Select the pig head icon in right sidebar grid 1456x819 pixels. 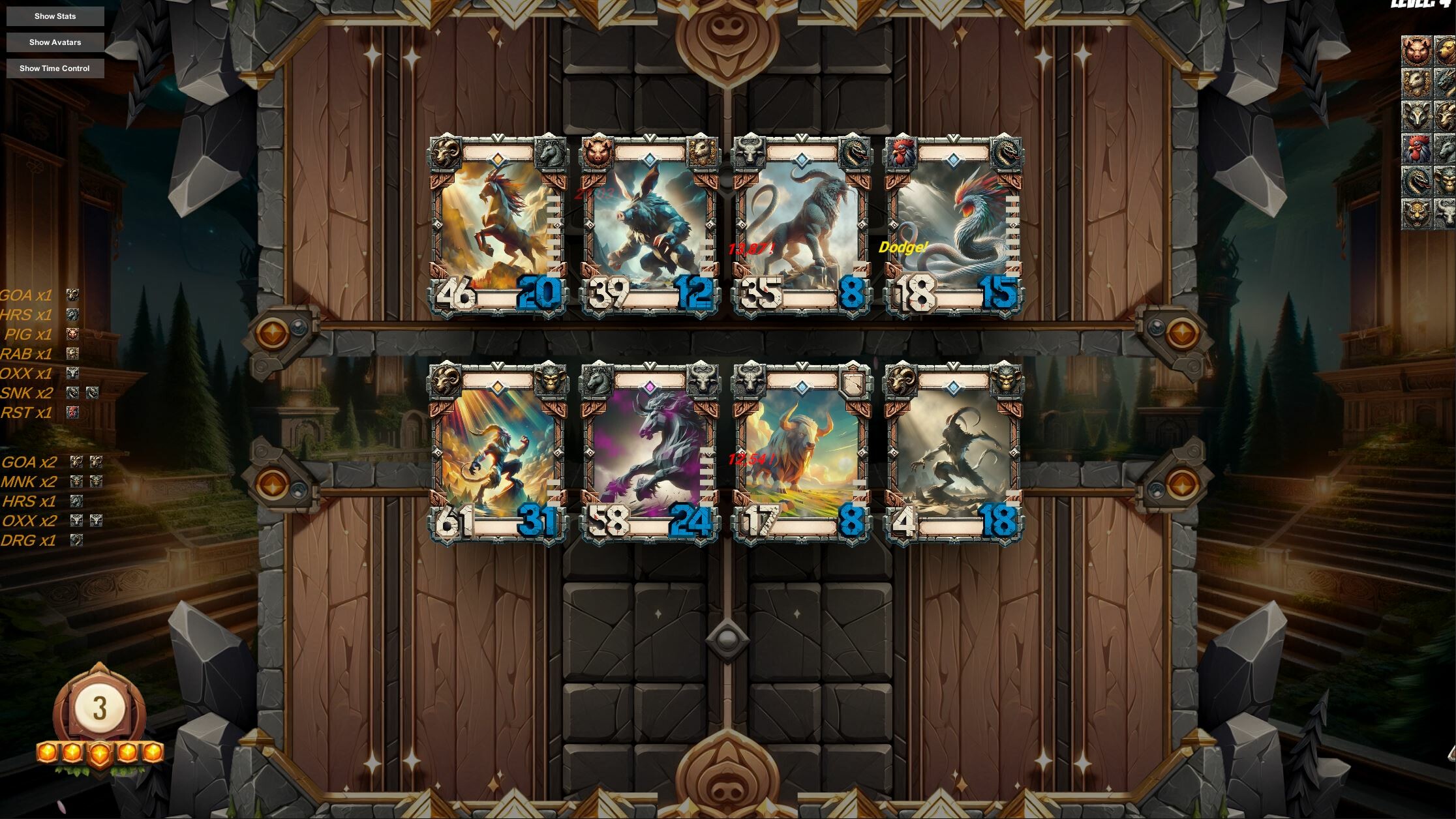1416,50
